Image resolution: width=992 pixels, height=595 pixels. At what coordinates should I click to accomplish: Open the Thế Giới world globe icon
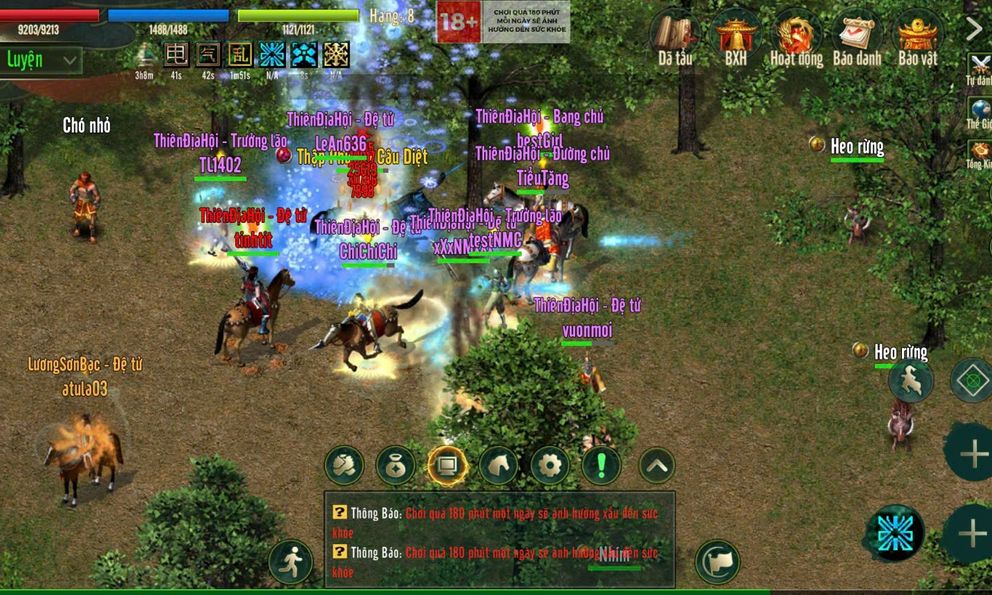pos(979,110)
